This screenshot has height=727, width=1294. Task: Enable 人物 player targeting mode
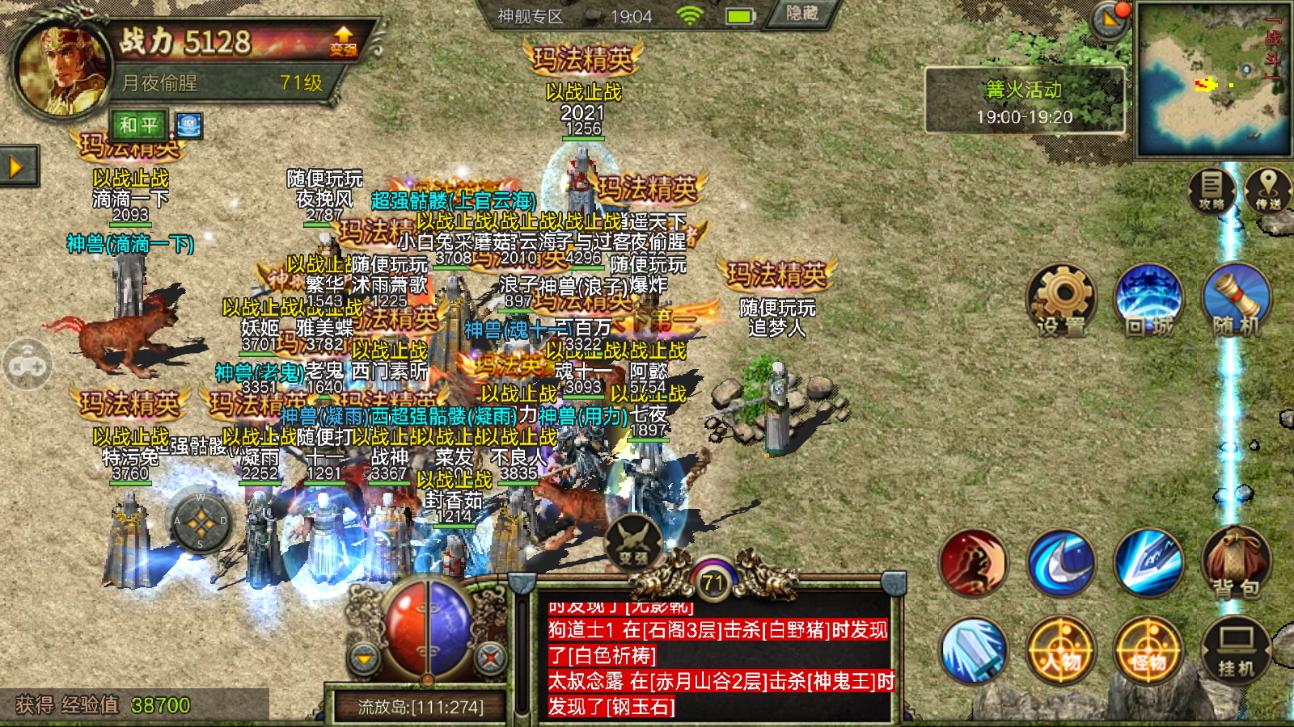(x=1063, y=651)
